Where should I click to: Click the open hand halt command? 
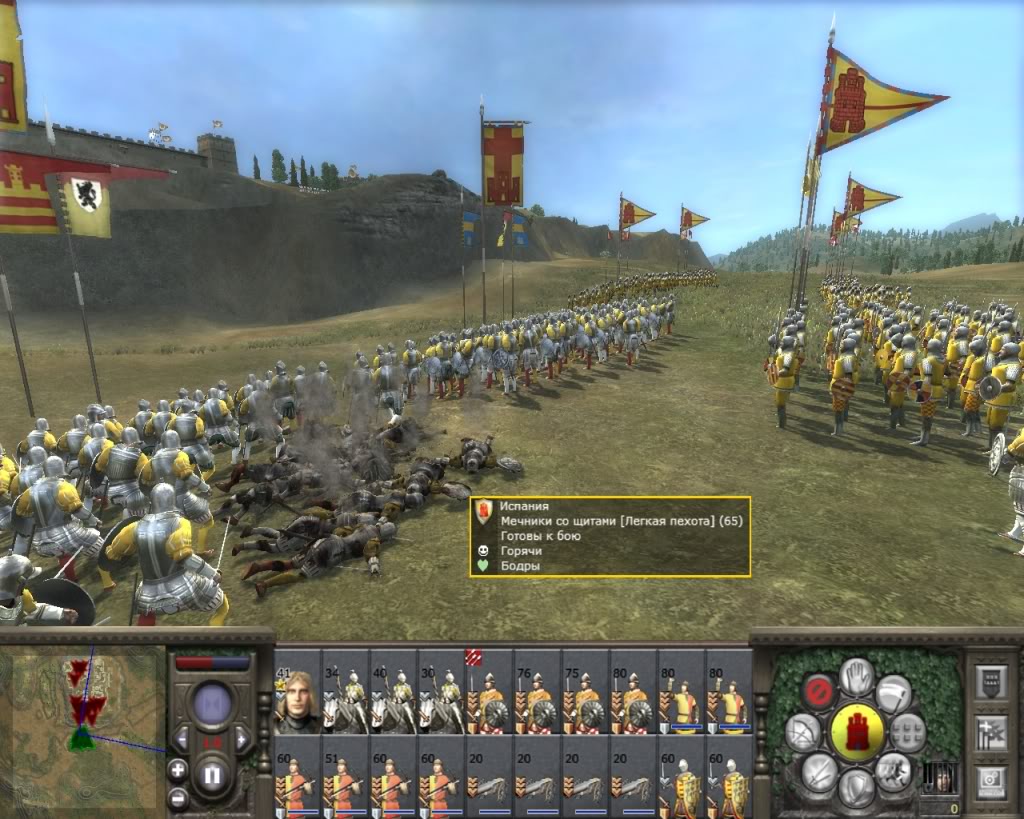click(856, 677)
